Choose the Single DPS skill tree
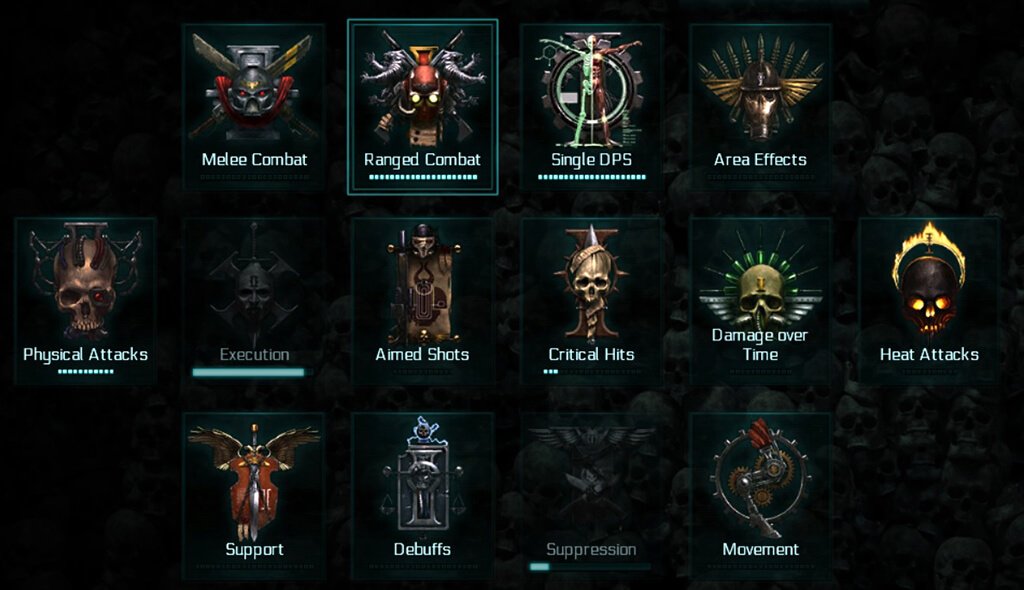Screen dimensions: 1024x590 tap(592, 105)
